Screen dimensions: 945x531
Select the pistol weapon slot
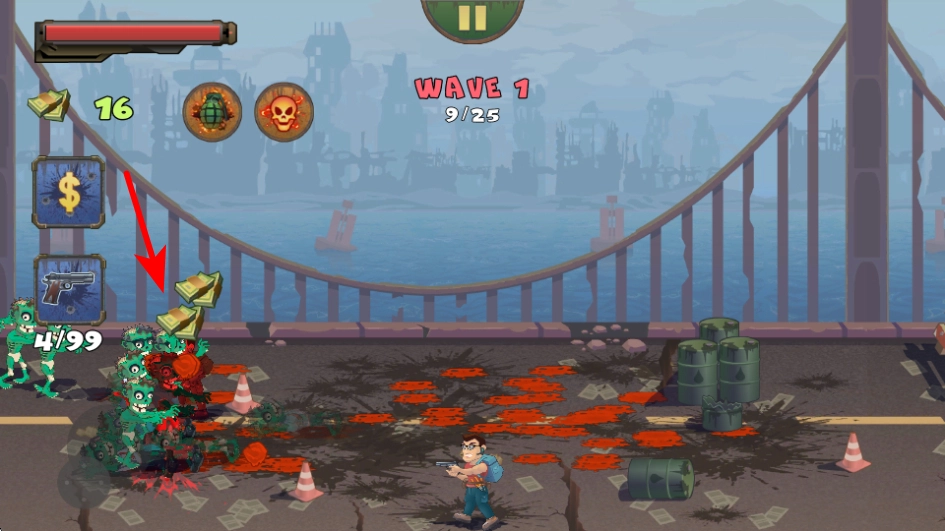pos(69,289)
